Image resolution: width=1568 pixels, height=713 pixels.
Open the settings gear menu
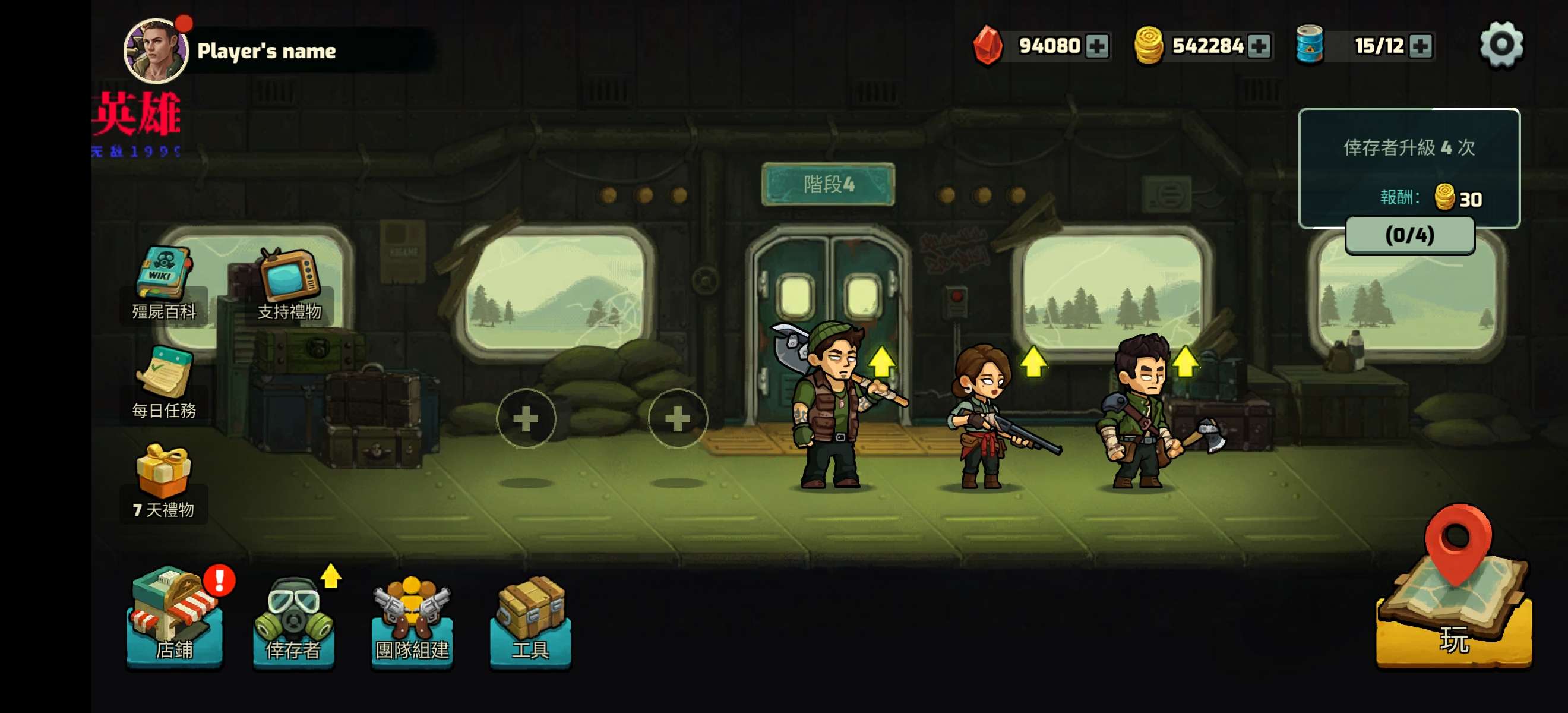pyautogui.click(x=1501, y=45)
